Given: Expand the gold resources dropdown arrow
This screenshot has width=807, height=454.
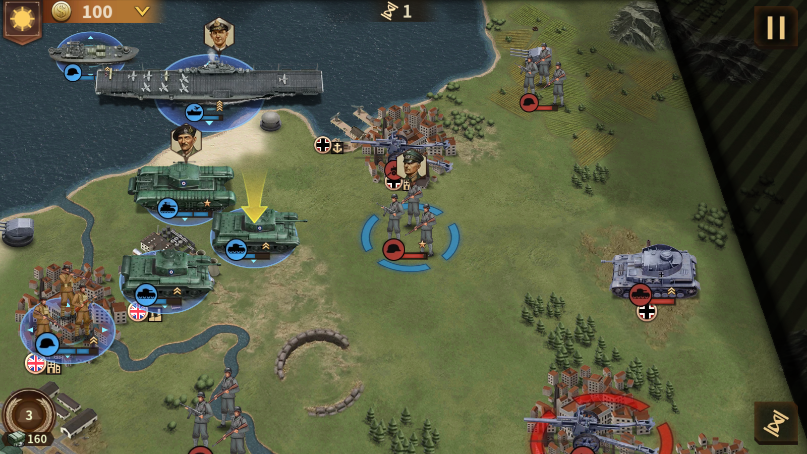Looking at the screenshot, I should [142, 12].
